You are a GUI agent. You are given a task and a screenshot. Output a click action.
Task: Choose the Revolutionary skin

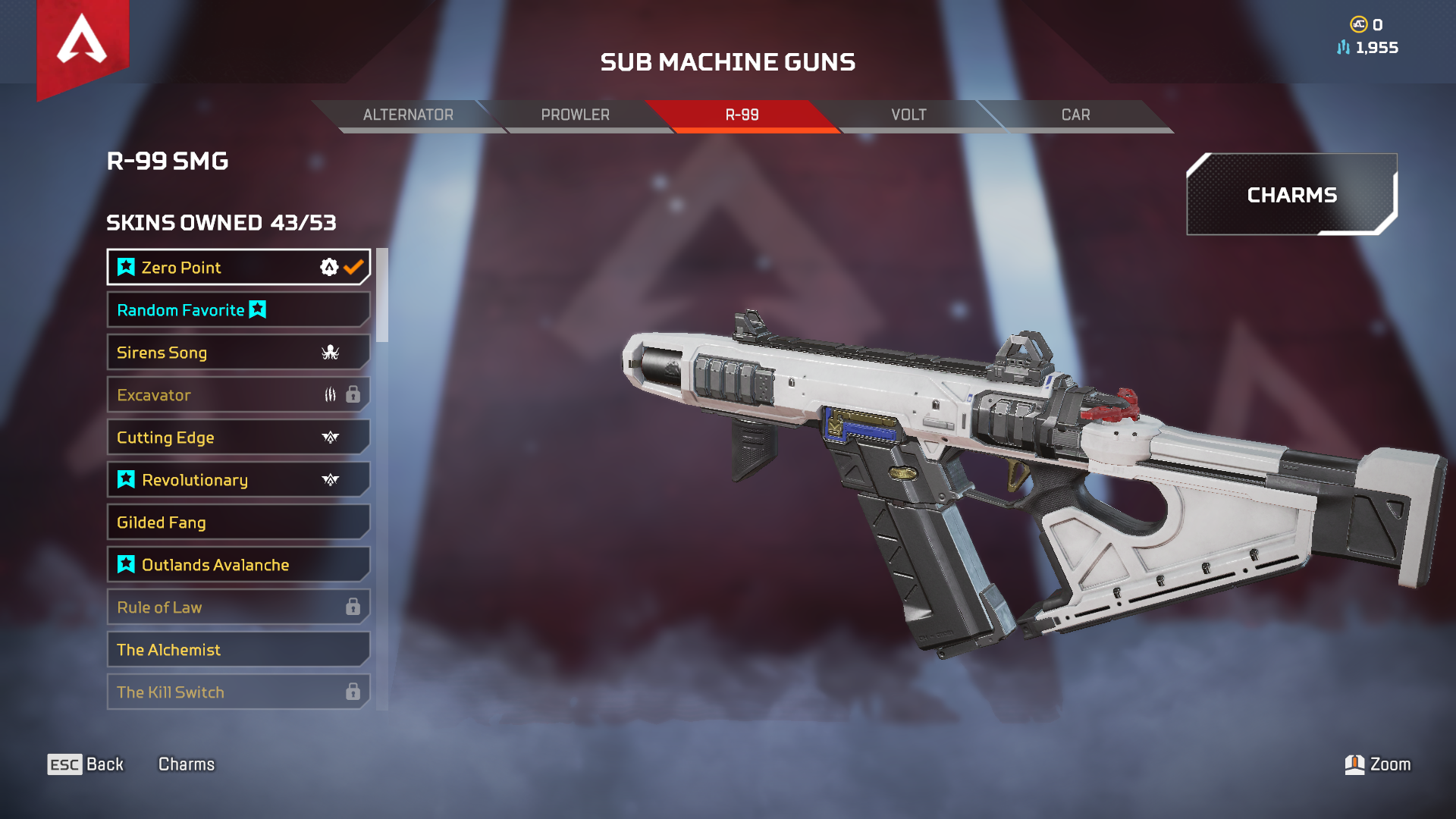(238, 480)
